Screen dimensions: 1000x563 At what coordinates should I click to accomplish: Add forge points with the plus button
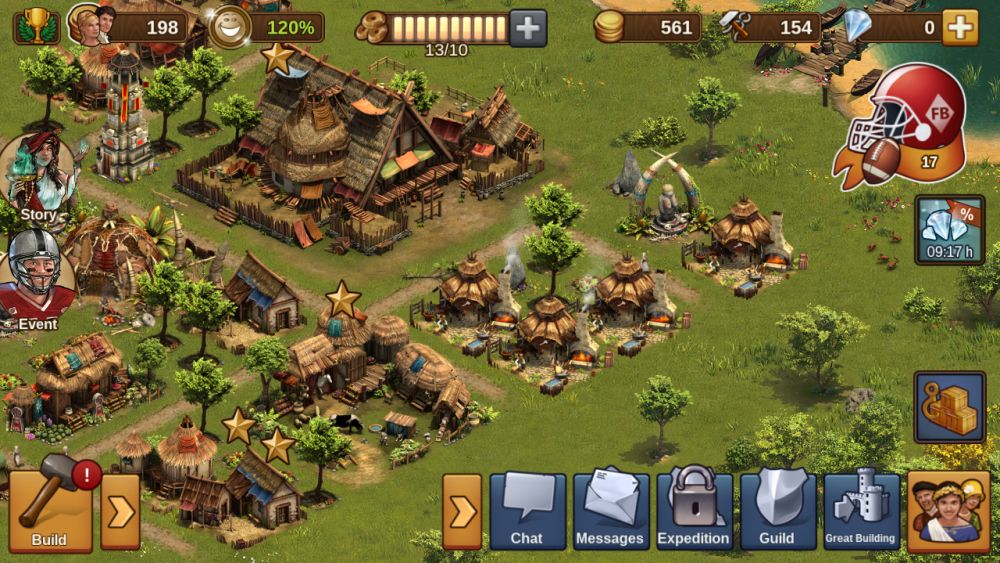528,28
